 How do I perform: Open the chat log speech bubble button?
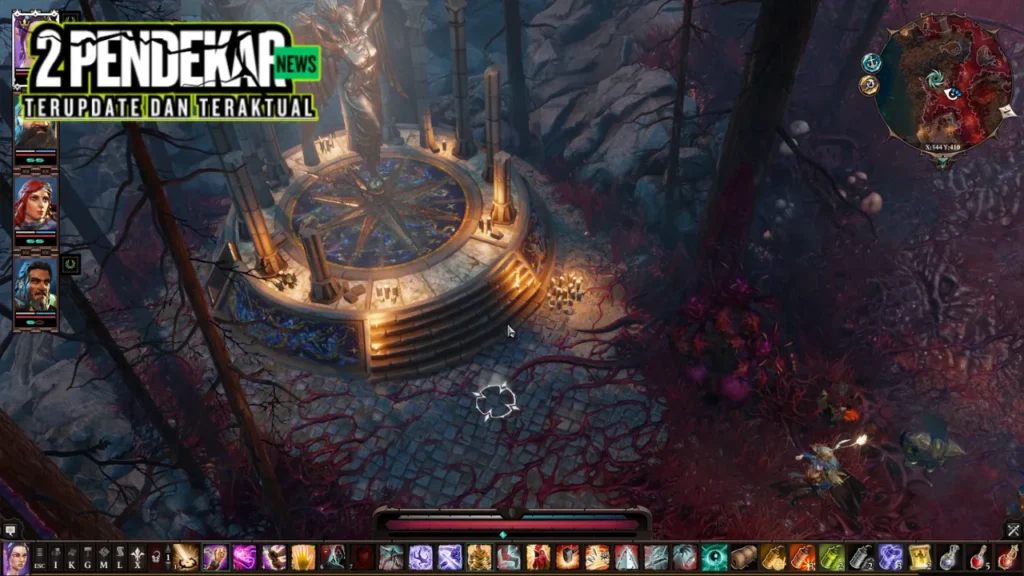pyautogui.click(x=9, y=529)
